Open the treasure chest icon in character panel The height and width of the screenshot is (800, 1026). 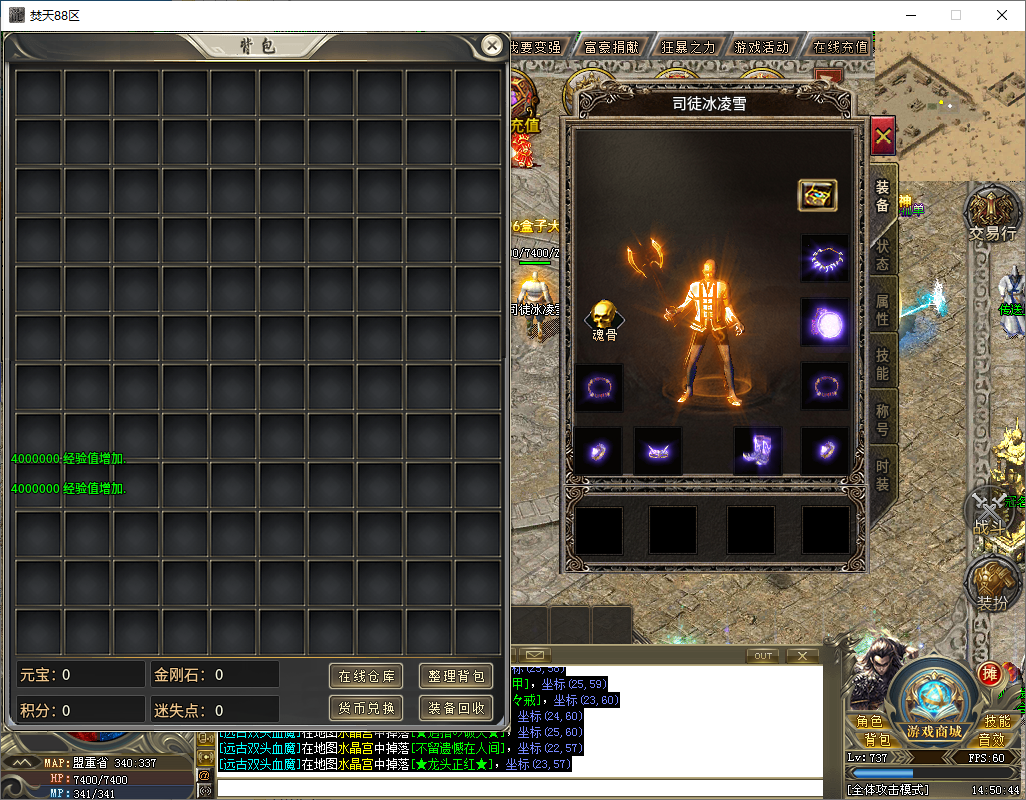click(817, 195)
